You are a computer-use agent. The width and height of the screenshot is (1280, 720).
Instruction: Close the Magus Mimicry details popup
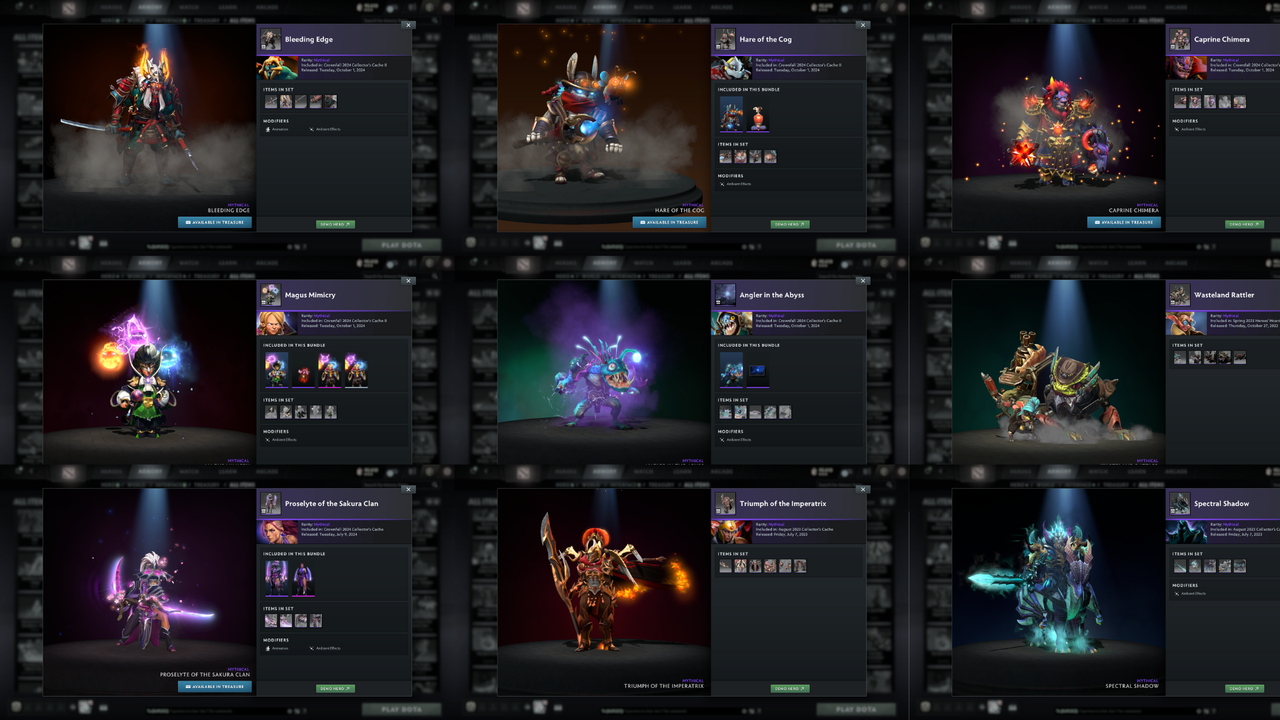[408, 281]
